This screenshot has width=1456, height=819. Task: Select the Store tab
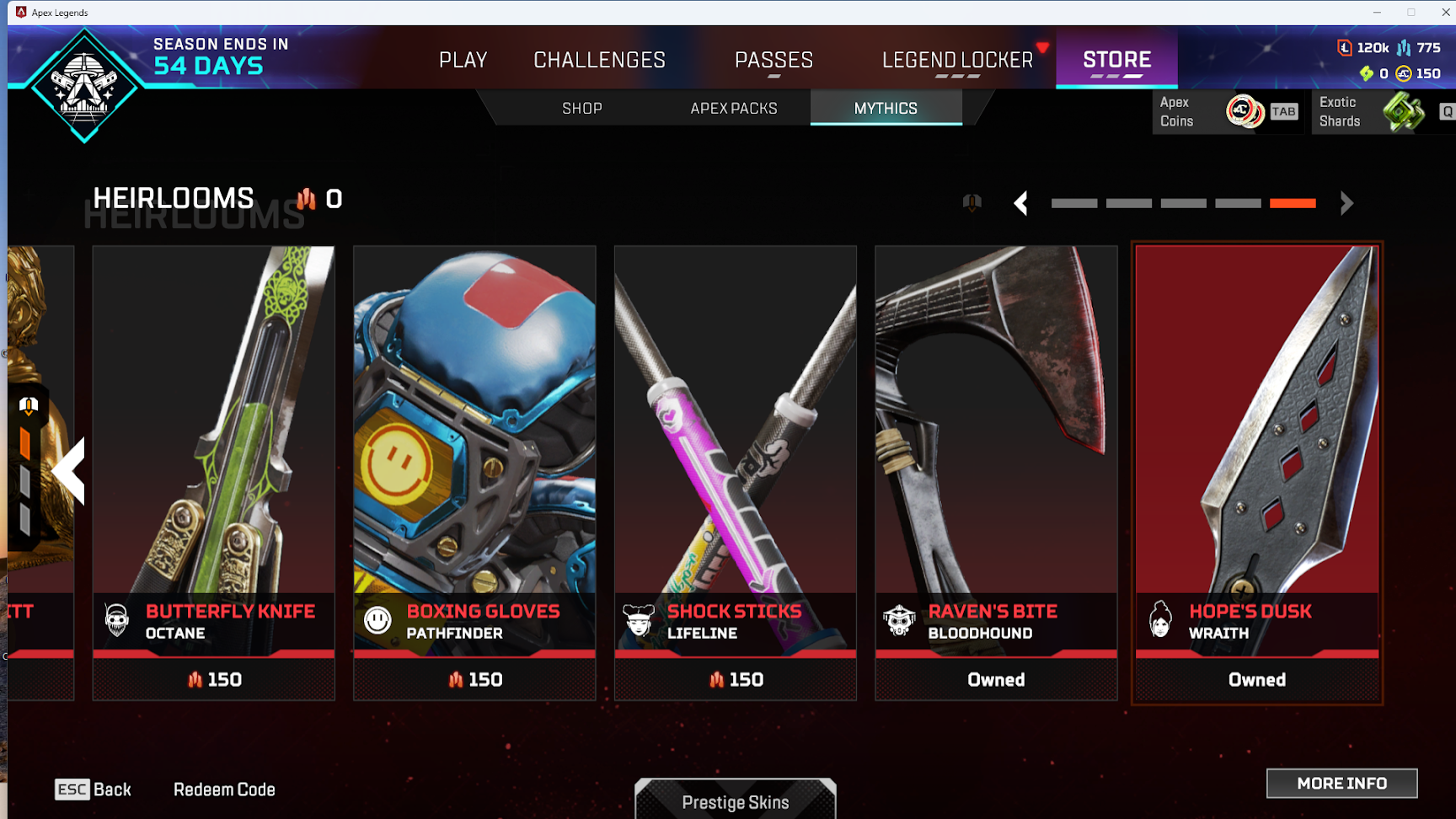click(1116, 60)
